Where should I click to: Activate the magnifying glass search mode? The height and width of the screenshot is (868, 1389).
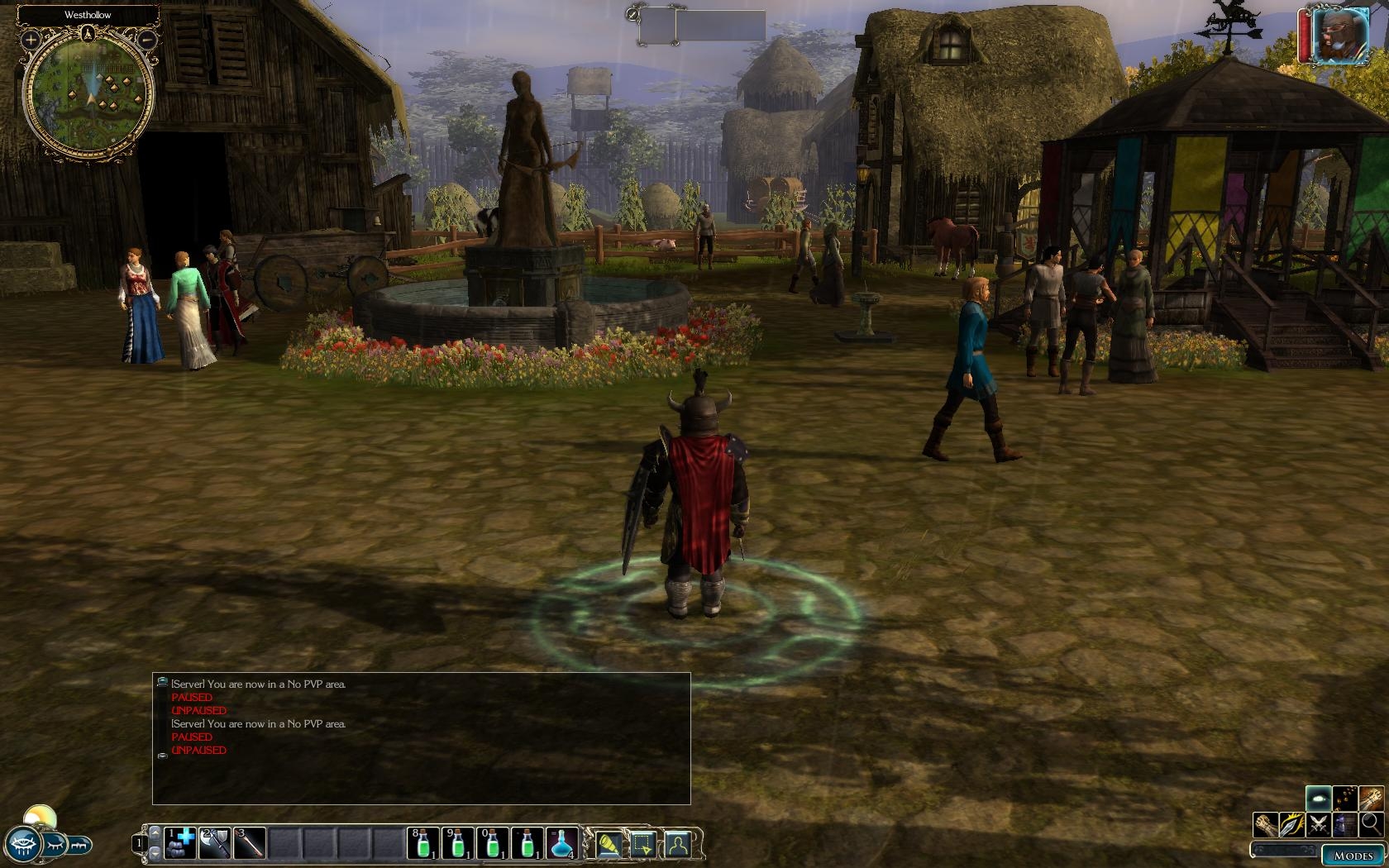tap(1371, 823)
